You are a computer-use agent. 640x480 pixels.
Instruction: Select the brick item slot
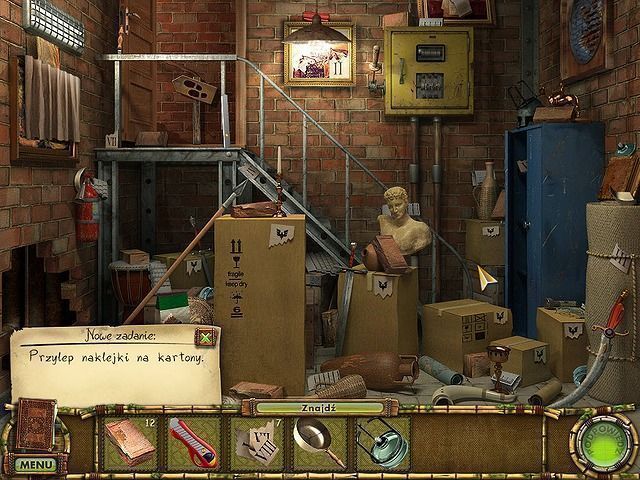click(131, 442)
